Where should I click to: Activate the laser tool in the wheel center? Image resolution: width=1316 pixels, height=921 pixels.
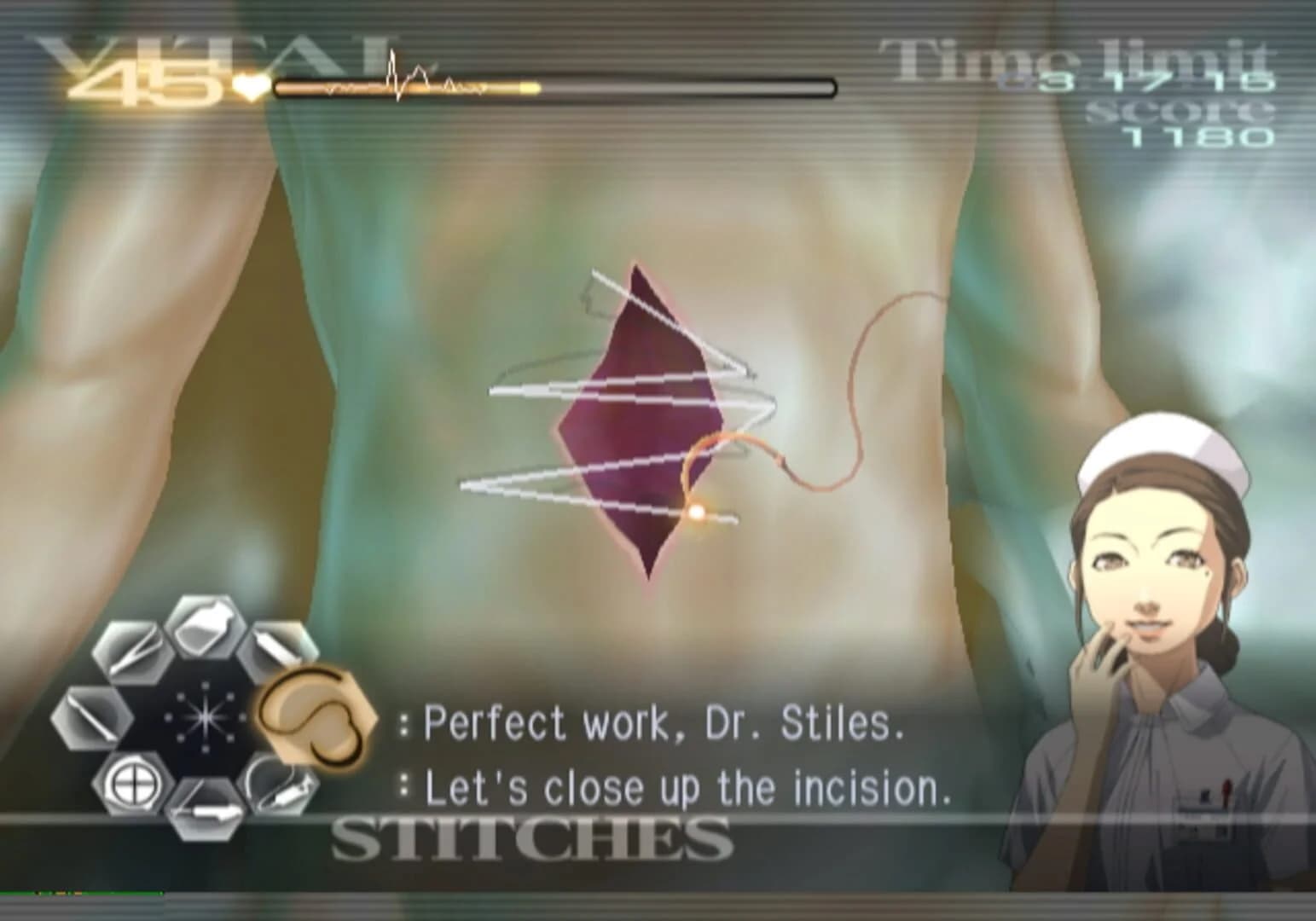click(206, 717)
